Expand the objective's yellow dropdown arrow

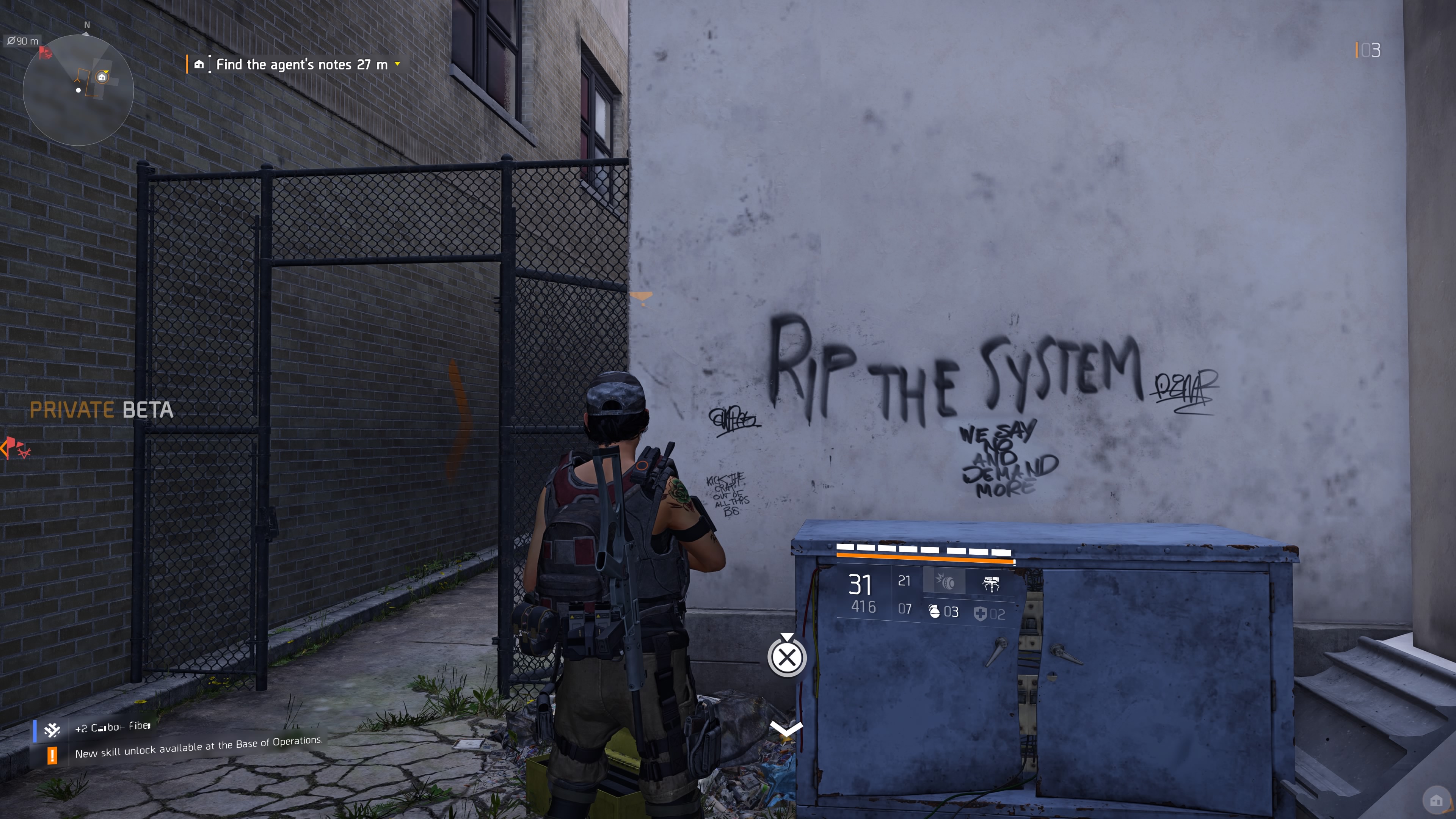coord(397,64)
